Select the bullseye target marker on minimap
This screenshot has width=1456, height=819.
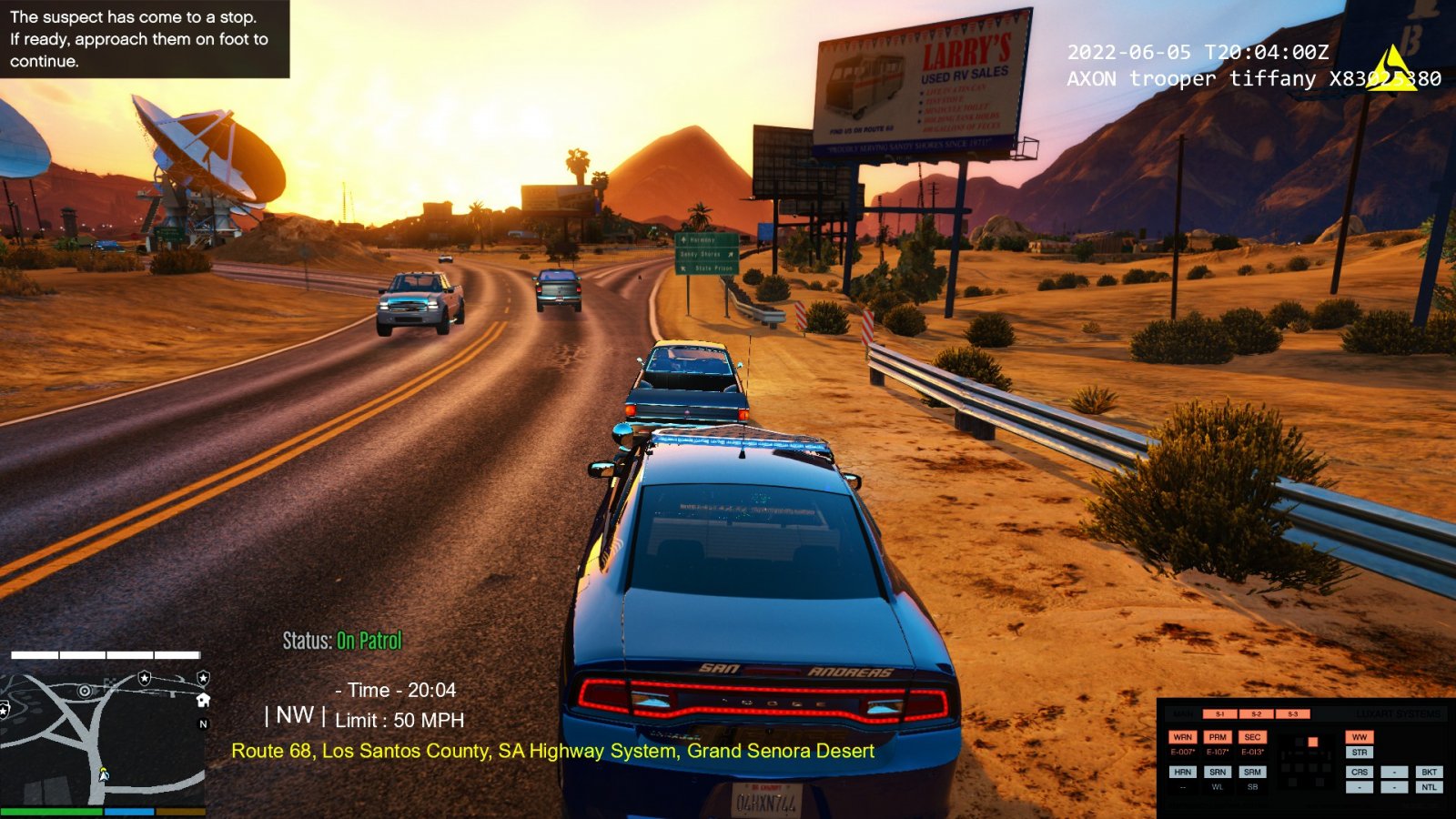coord(85,691)
